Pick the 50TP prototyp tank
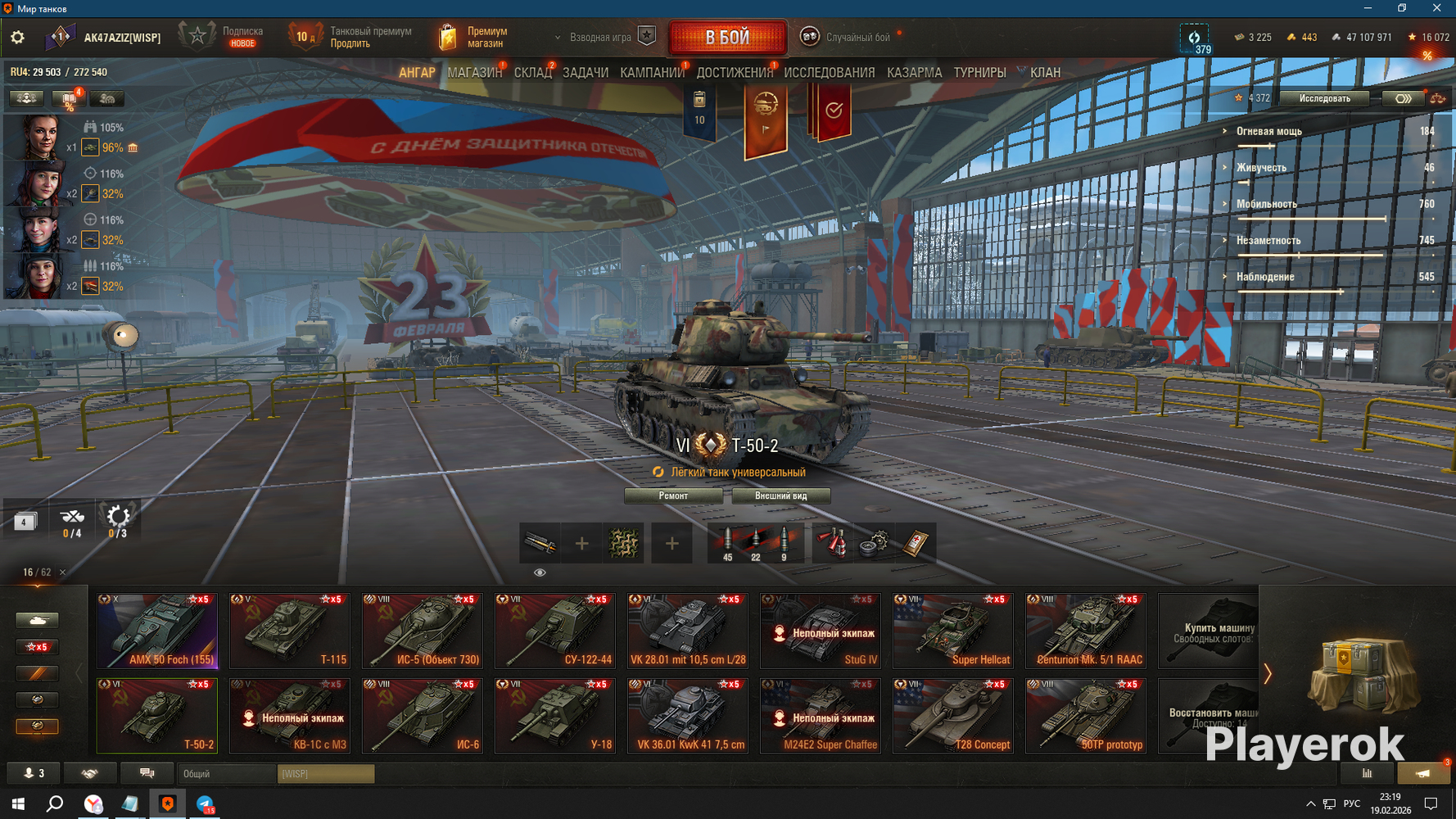Screen dimensions: 1456x819 (x=1086, y=716)
